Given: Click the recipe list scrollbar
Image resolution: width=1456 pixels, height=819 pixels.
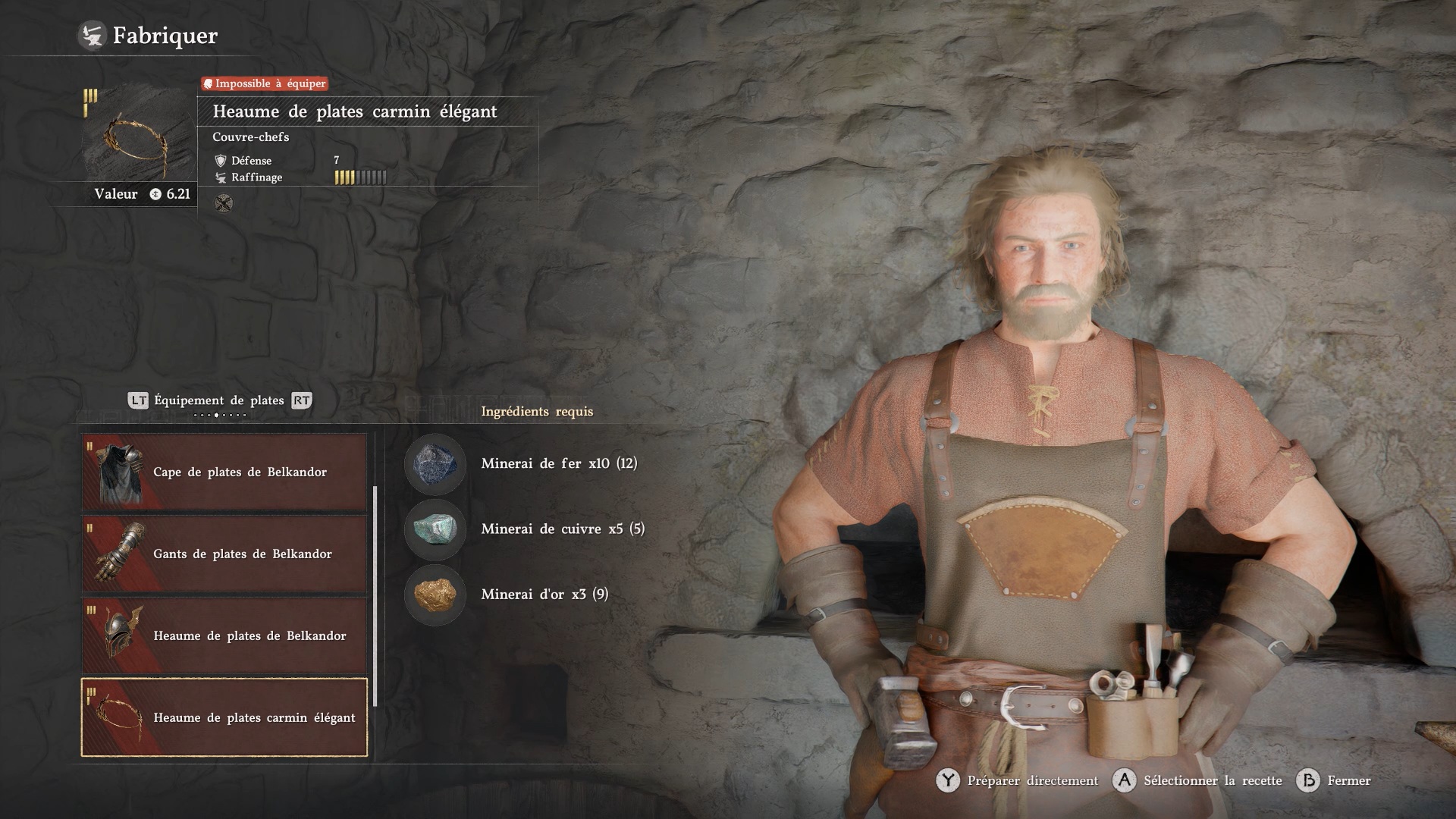Looking at the screenshot, I should coord(375,595).
